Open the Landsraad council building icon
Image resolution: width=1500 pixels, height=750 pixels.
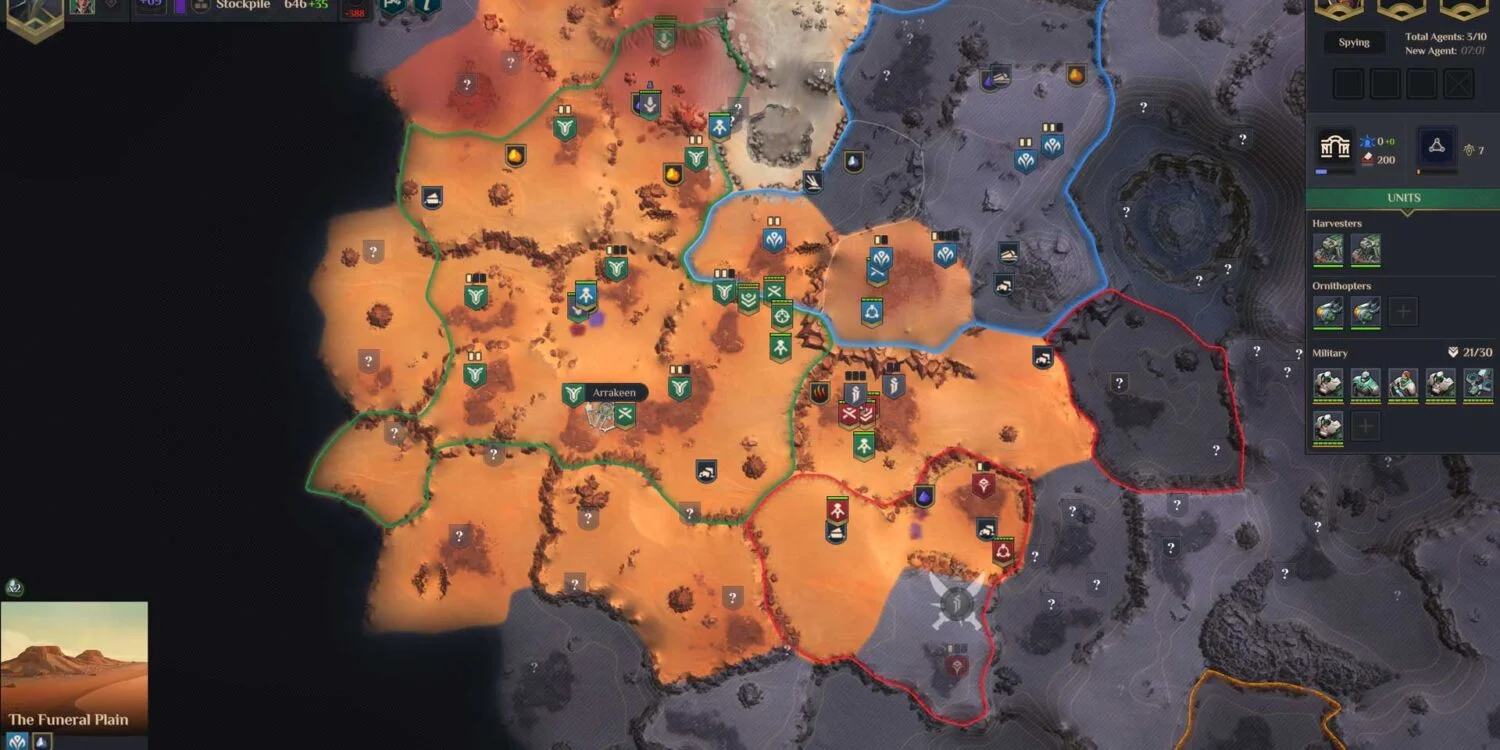coord(1335,146)
